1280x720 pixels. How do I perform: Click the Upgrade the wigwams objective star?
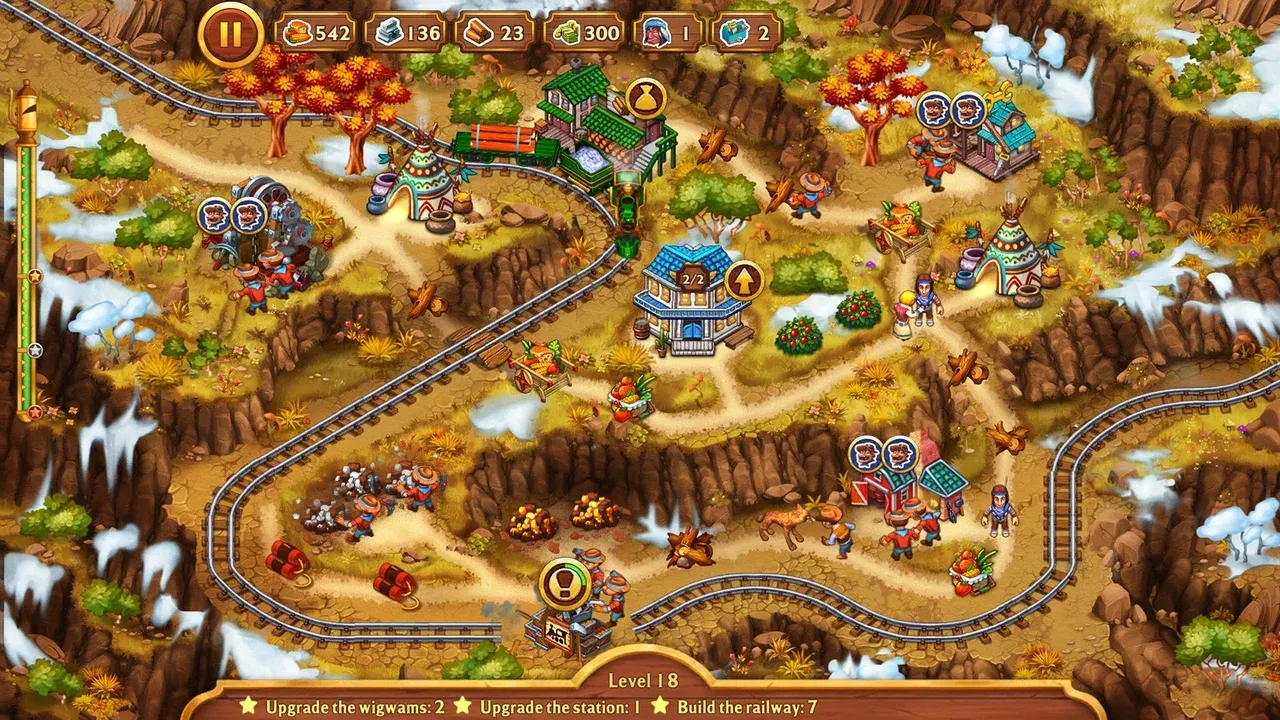245,705
